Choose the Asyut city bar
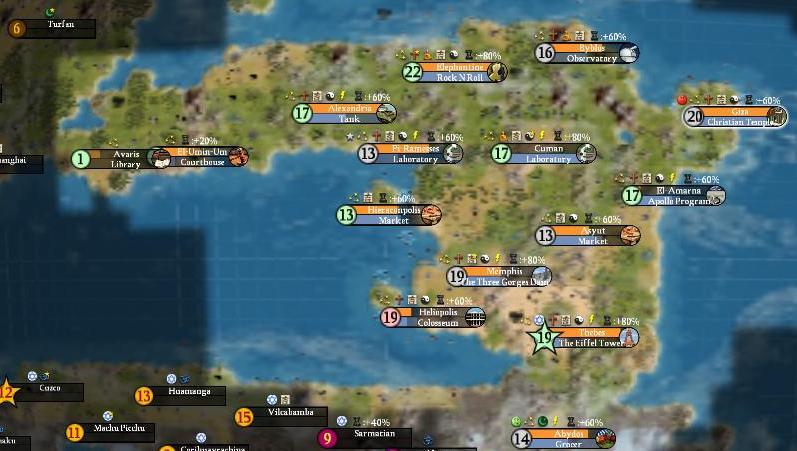 [592, 230]
